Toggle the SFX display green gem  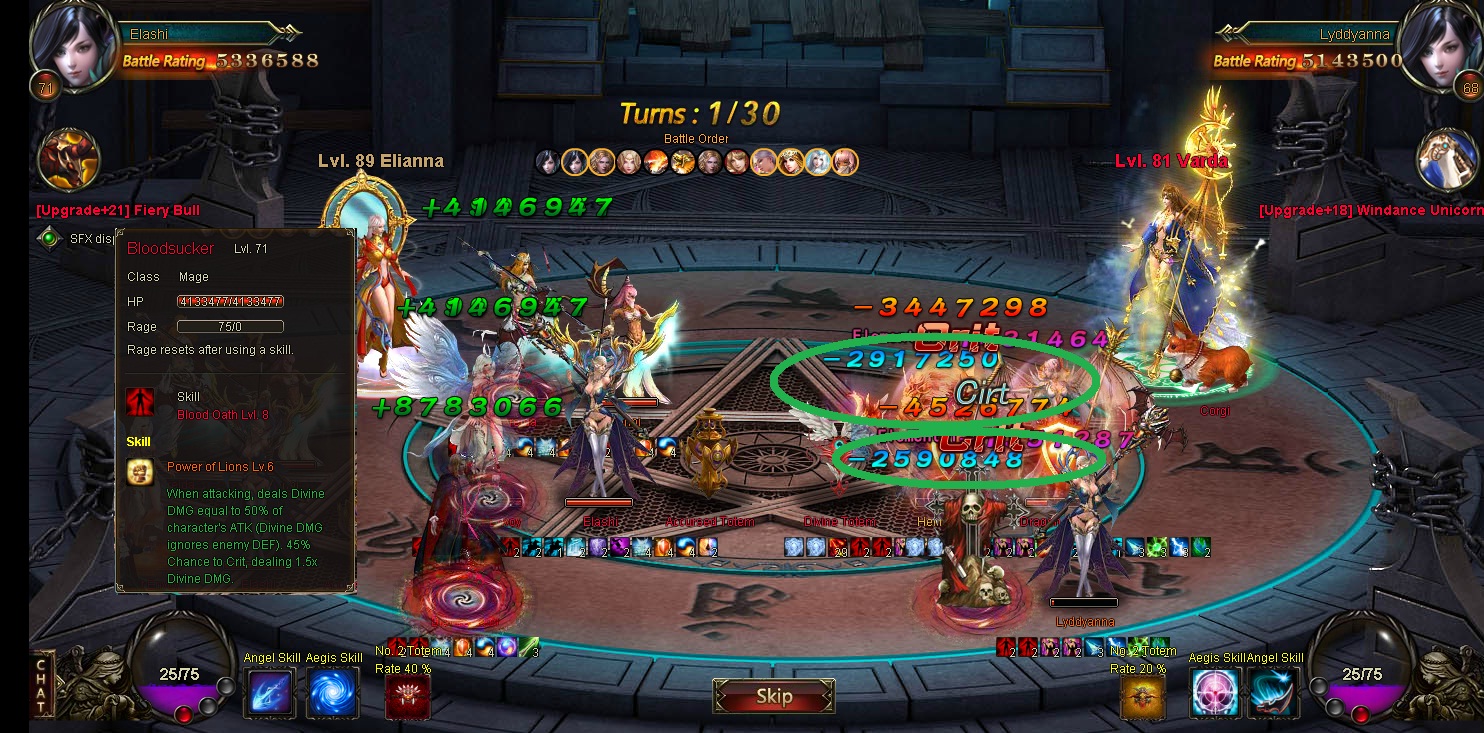tap(48, 238)
